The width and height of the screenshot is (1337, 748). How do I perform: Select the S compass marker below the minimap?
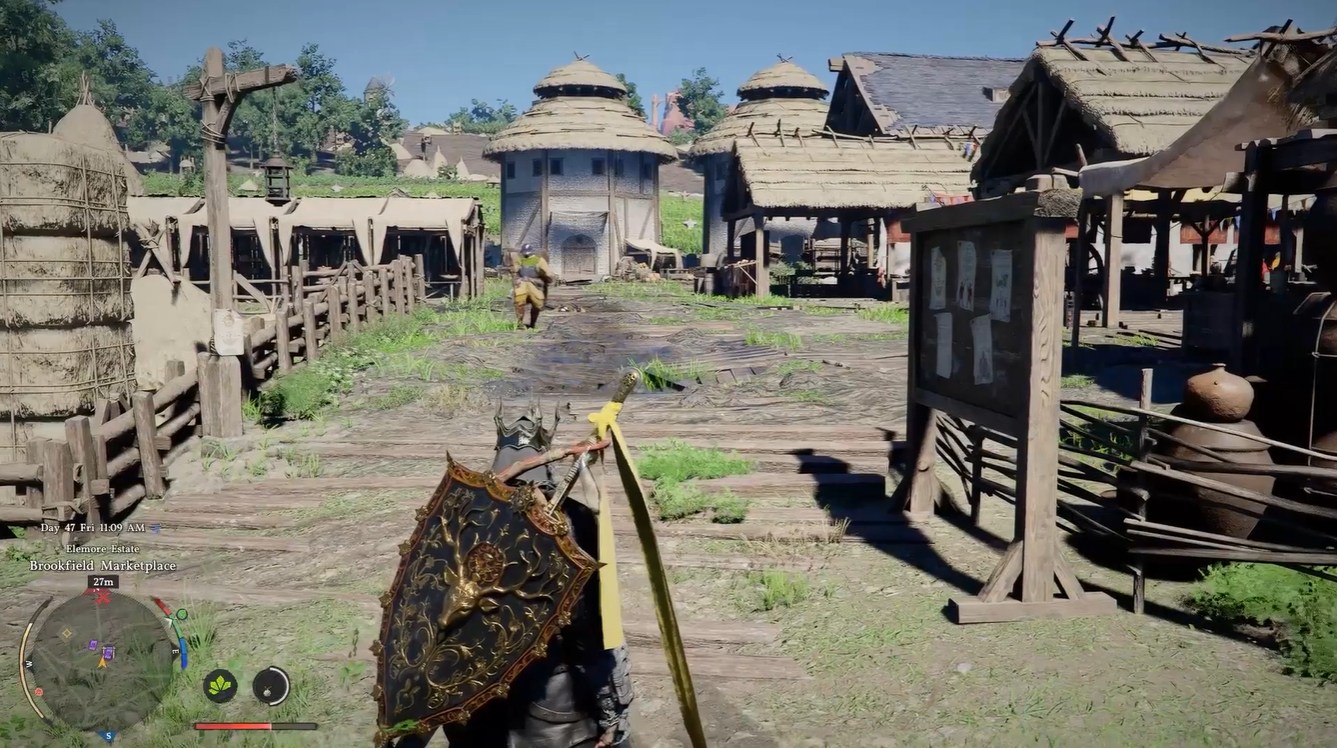108,735
